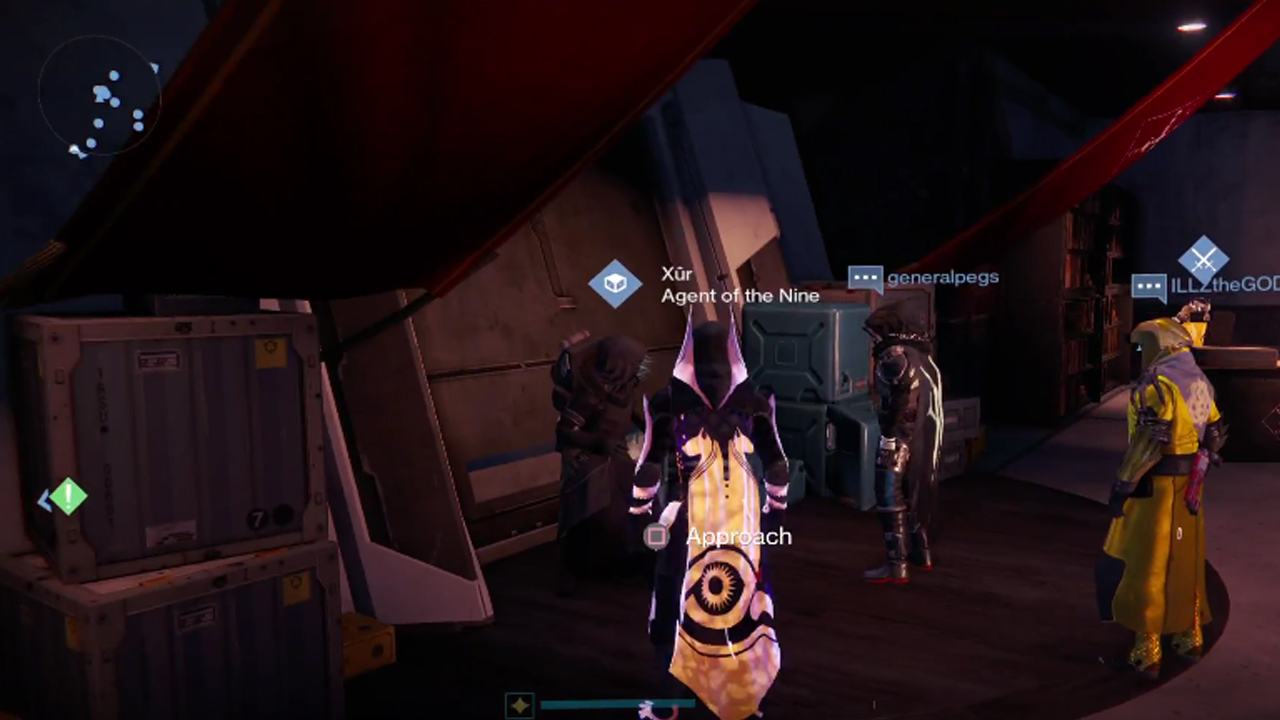
Task: Select the yellow emblem icon at bottom
Action: (519, 706)
